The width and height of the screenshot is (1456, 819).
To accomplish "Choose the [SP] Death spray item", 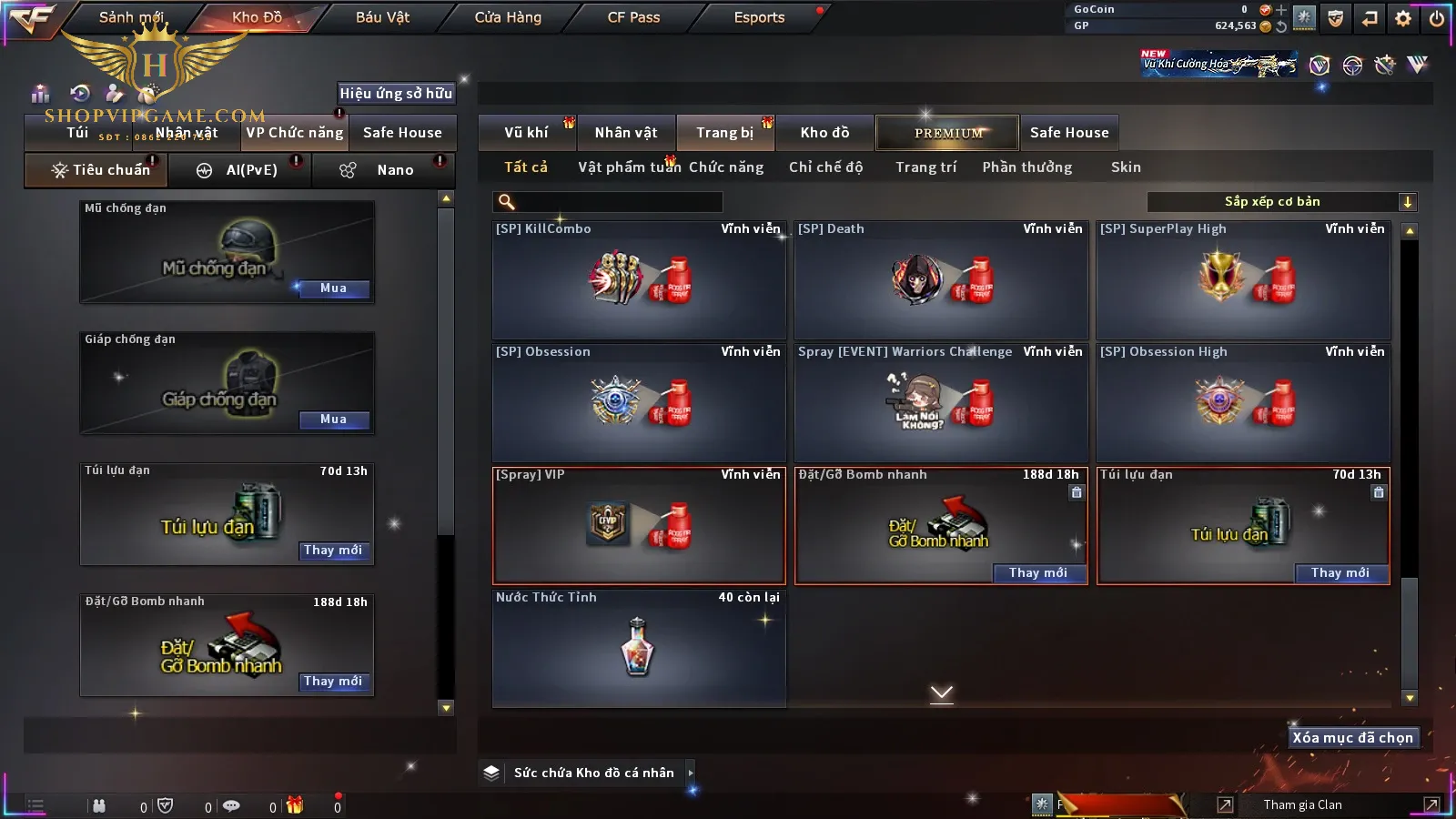I will (941, 280).
